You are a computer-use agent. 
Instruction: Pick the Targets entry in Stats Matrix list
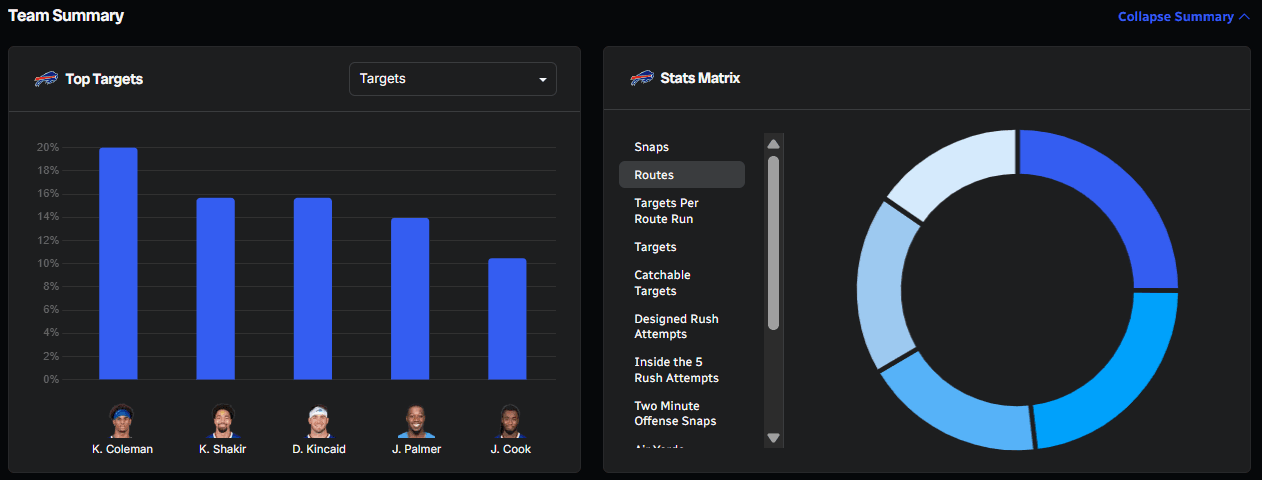(655, 247)
